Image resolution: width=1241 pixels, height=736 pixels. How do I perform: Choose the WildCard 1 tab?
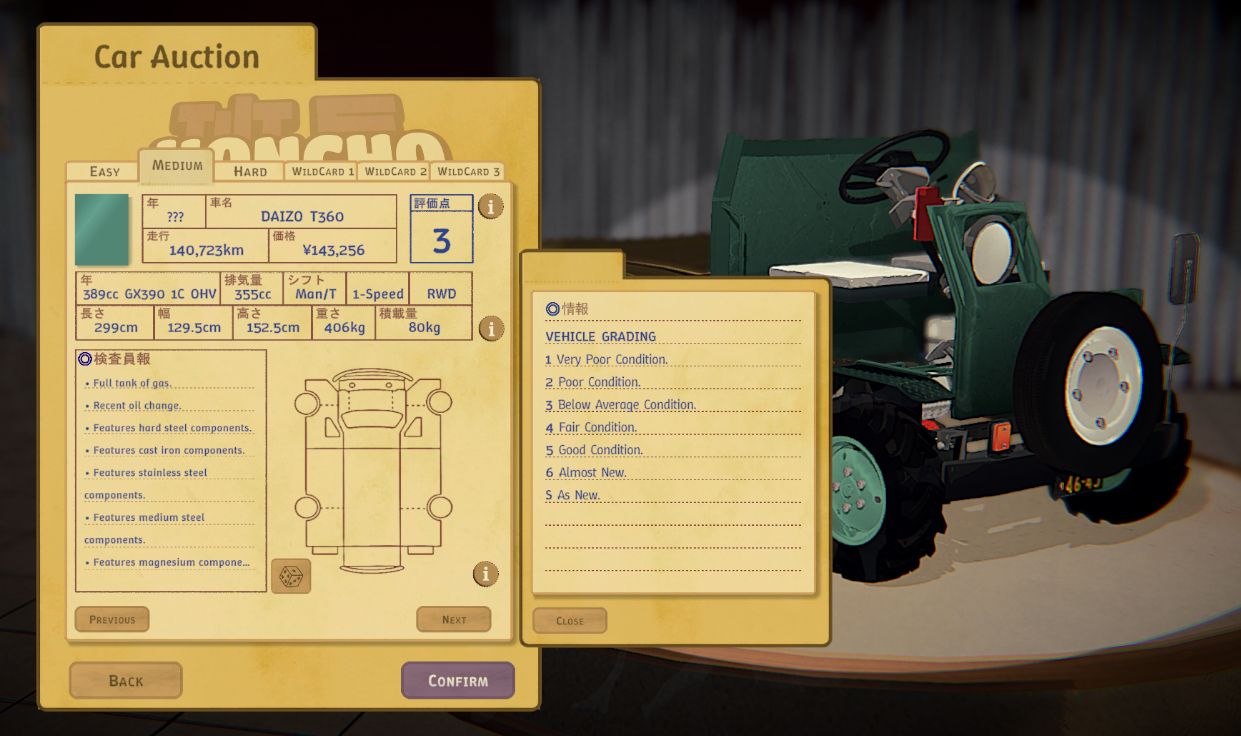(322, 171)
